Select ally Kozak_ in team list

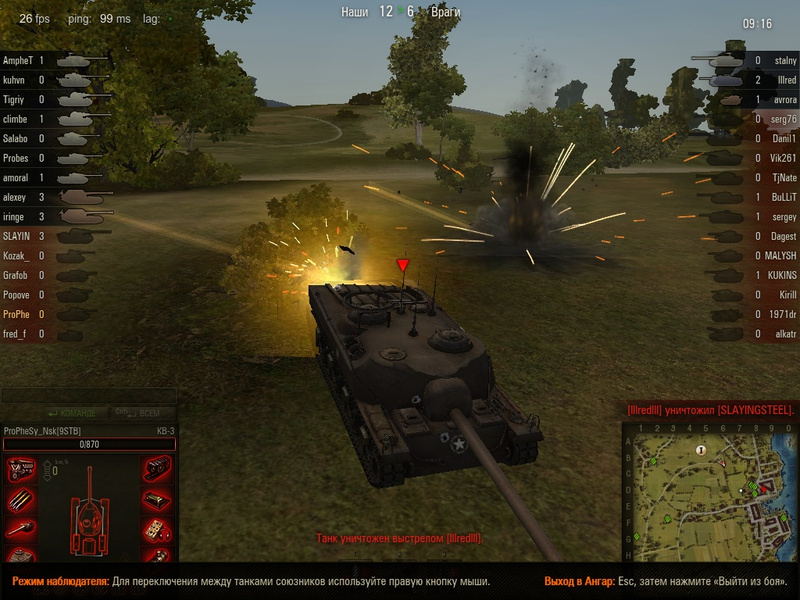(x=50, y=256)
